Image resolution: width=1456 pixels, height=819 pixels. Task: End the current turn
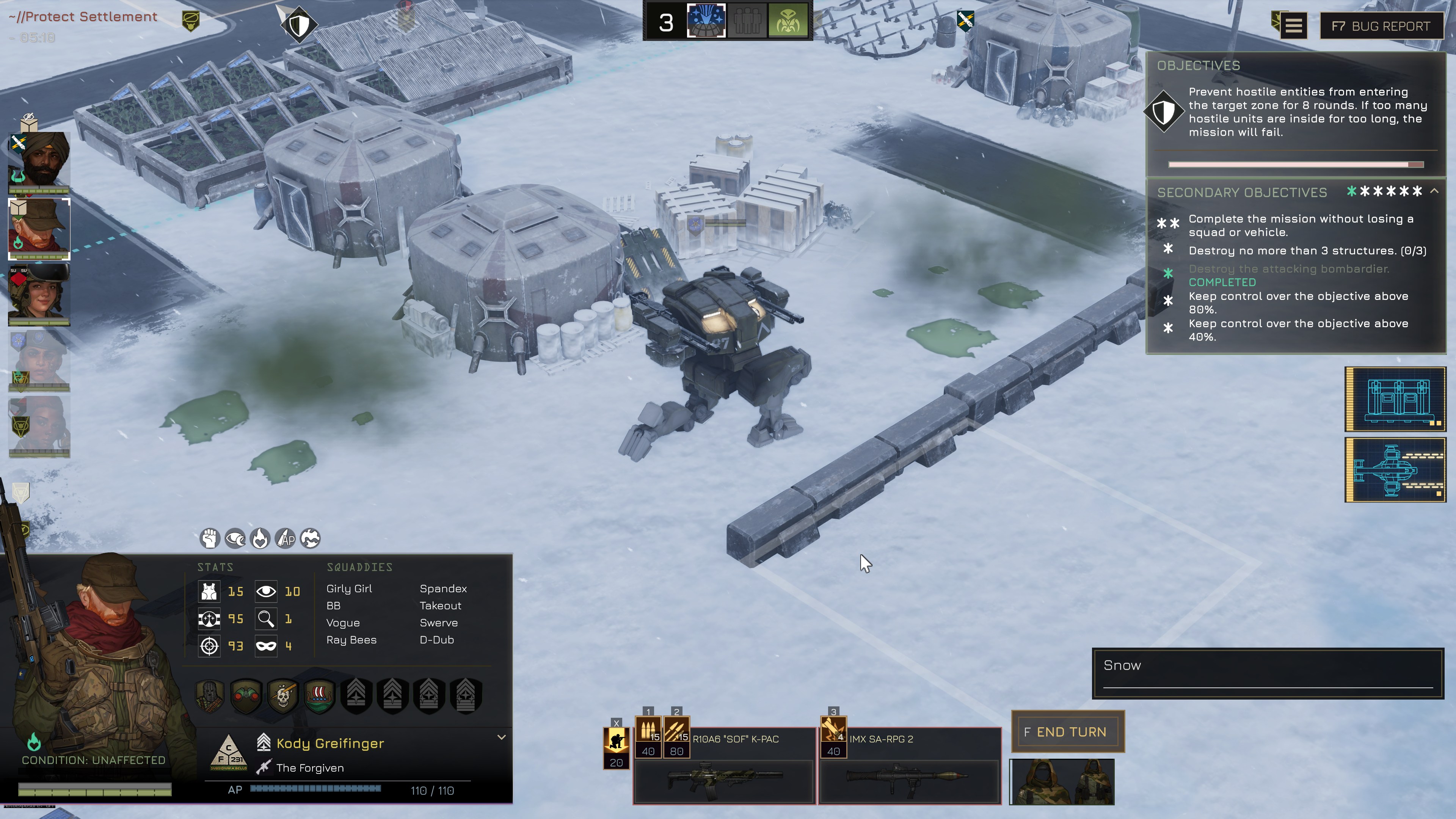point(1067,731)
